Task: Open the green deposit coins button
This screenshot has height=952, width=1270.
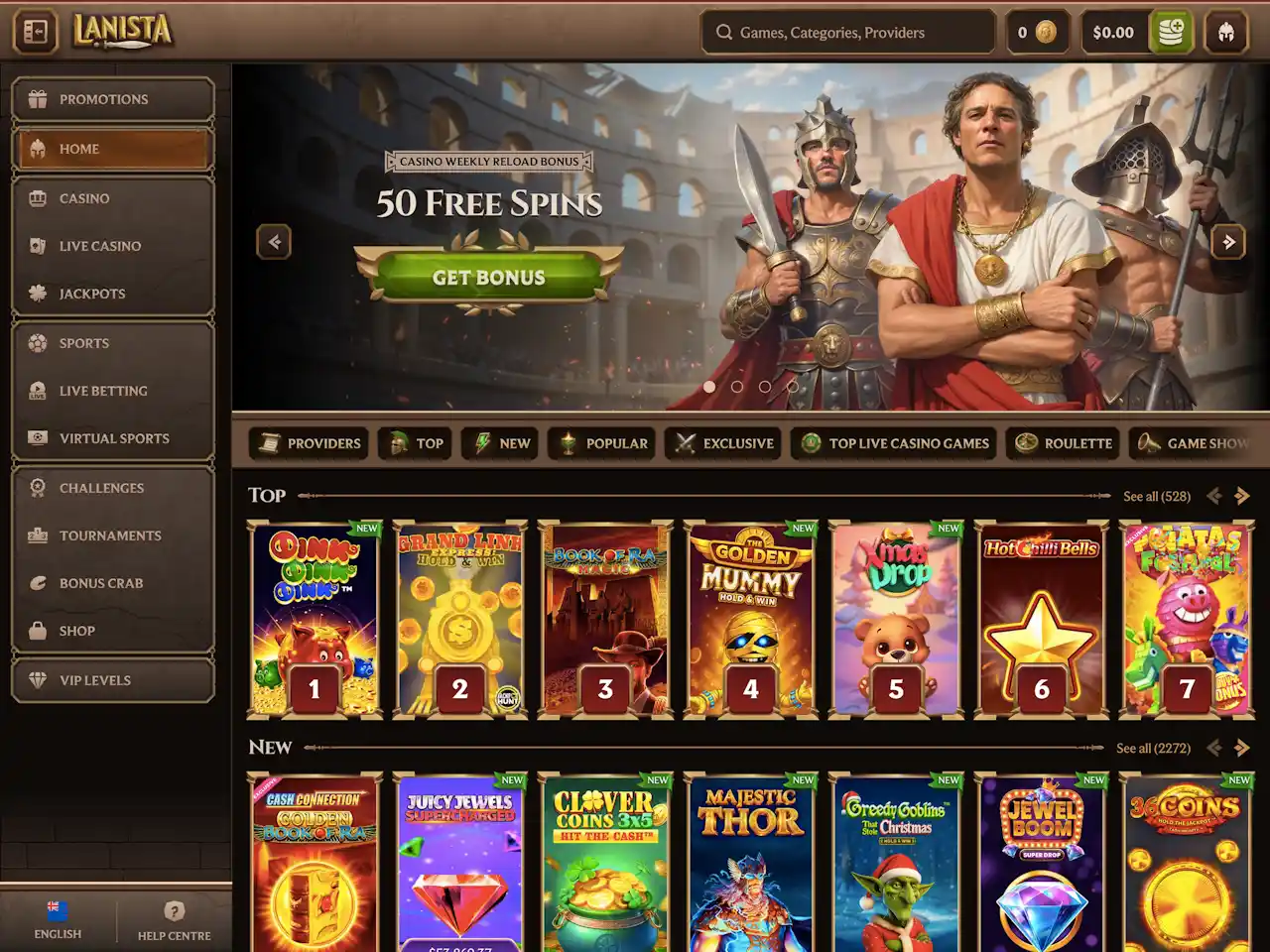Action: coord(1171,32)
